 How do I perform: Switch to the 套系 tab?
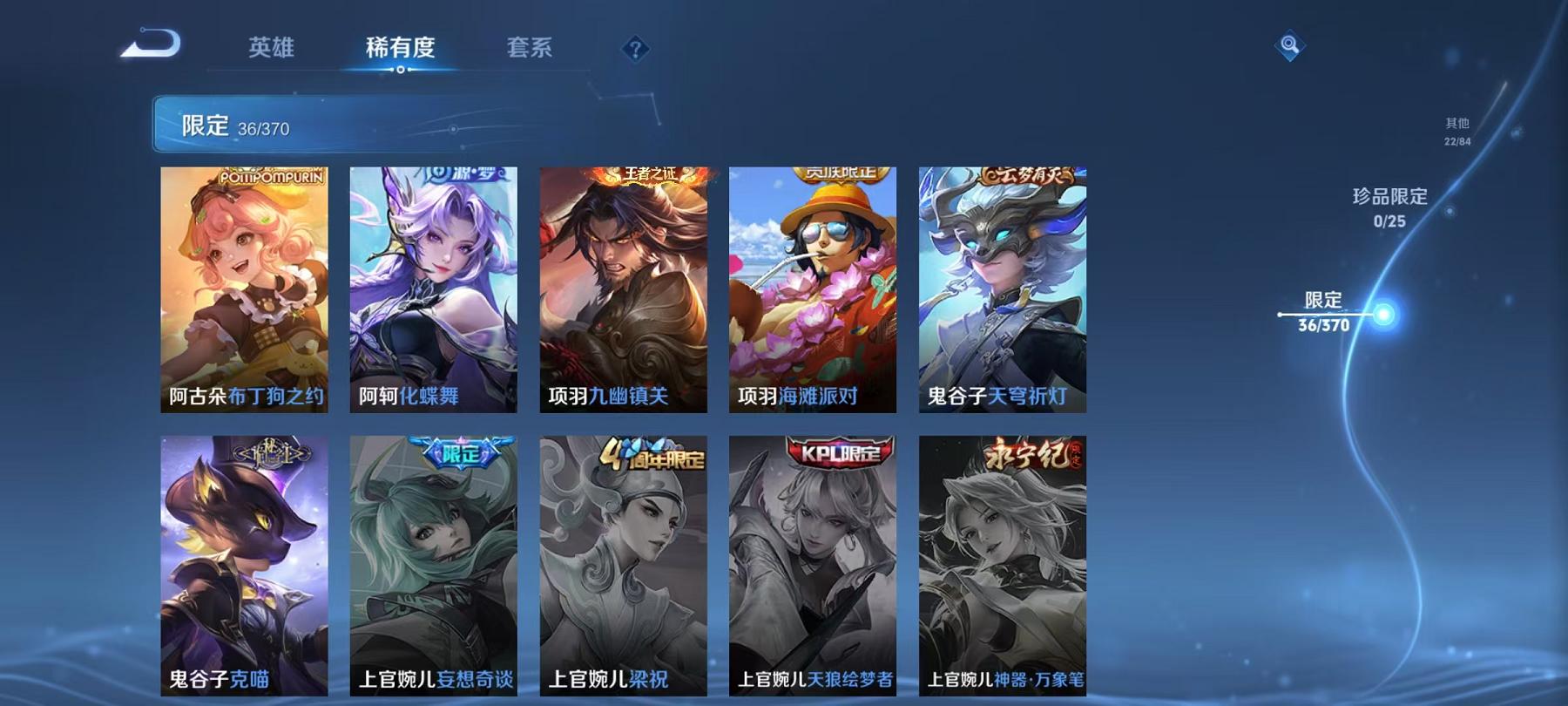pos(530,50)
